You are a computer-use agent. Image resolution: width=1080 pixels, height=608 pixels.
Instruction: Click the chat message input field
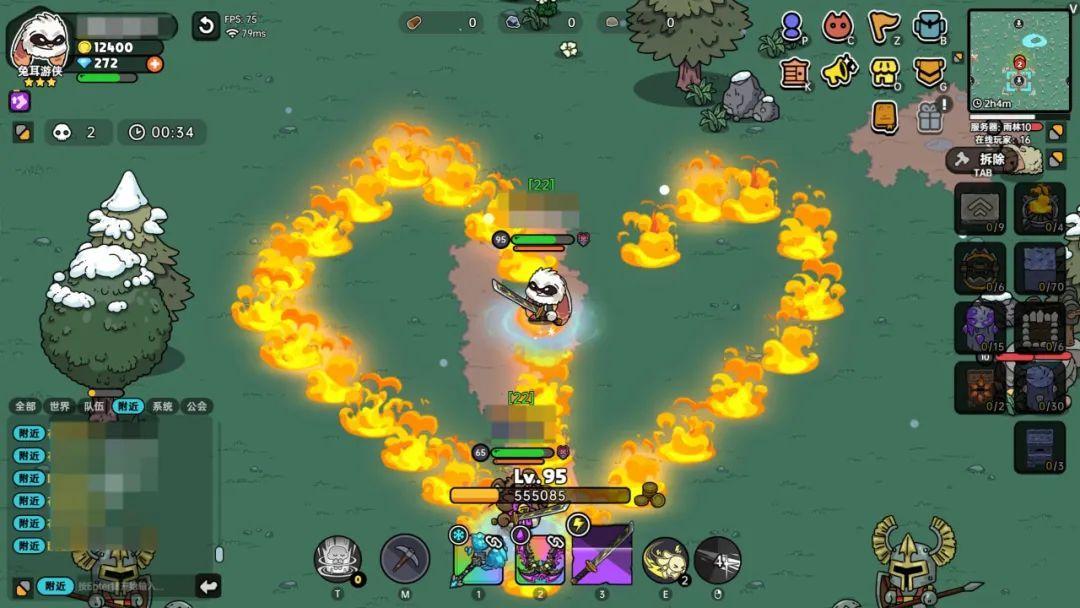point(130,586)
